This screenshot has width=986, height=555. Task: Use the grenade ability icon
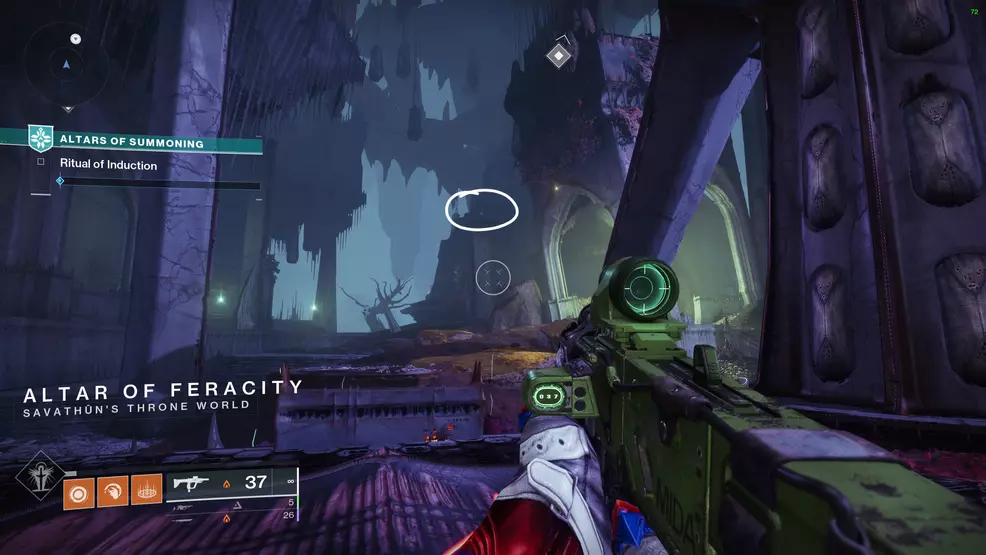[79, 490]
